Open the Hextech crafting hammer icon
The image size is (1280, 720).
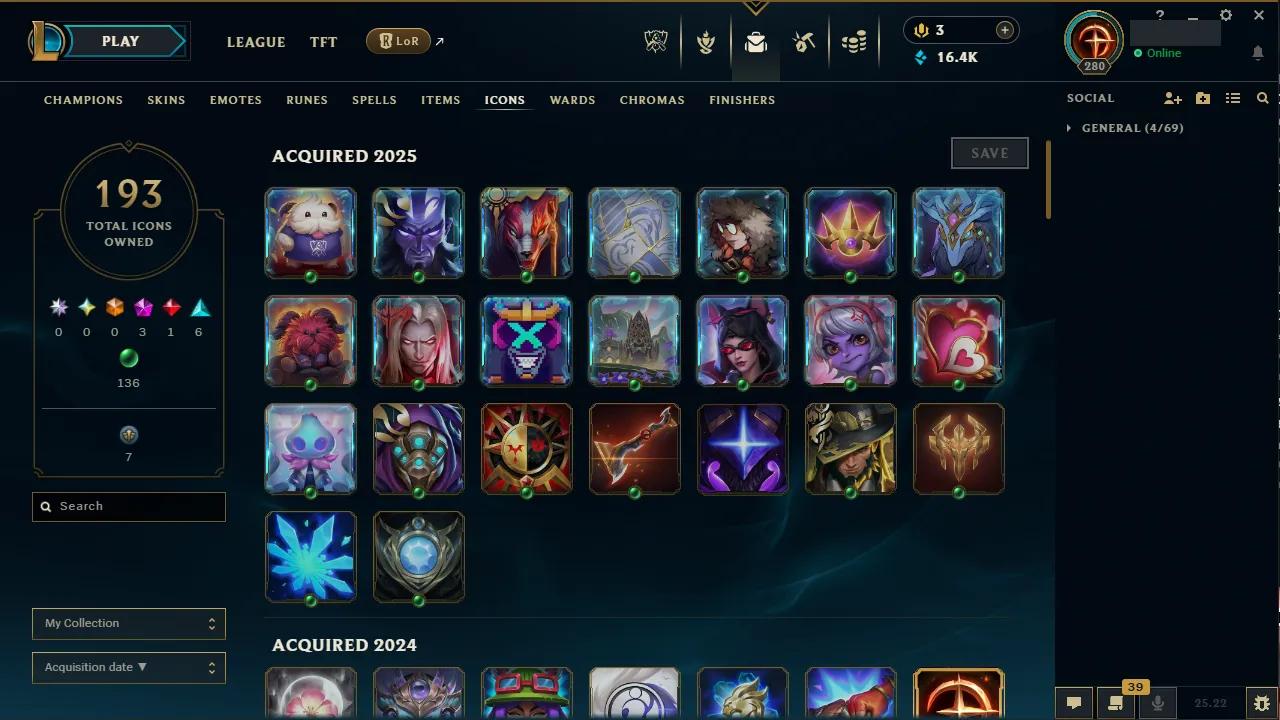point(805,42)
